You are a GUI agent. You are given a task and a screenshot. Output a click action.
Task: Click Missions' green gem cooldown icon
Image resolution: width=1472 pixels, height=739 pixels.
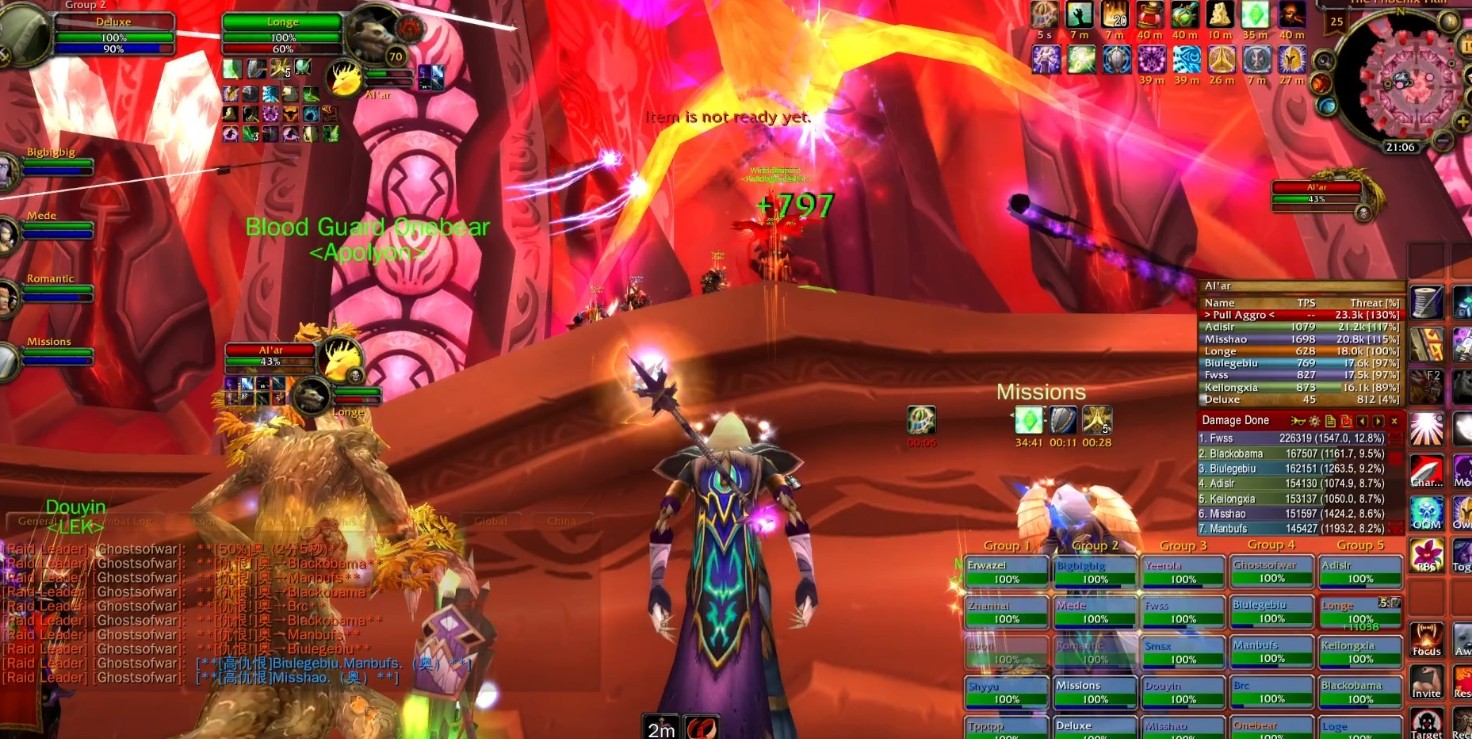click(1029, 420)
